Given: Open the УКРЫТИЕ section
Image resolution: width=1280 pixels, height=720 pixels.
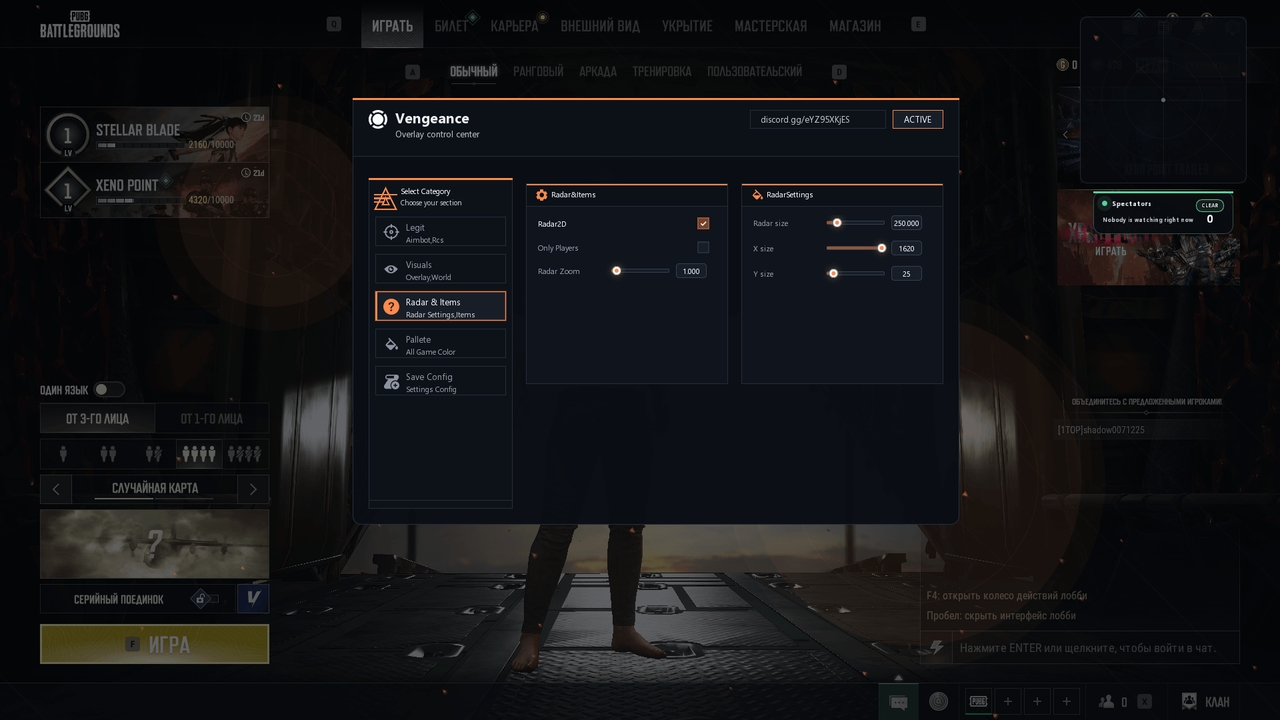Looking at the screenshot, I should tap(687, 26).
